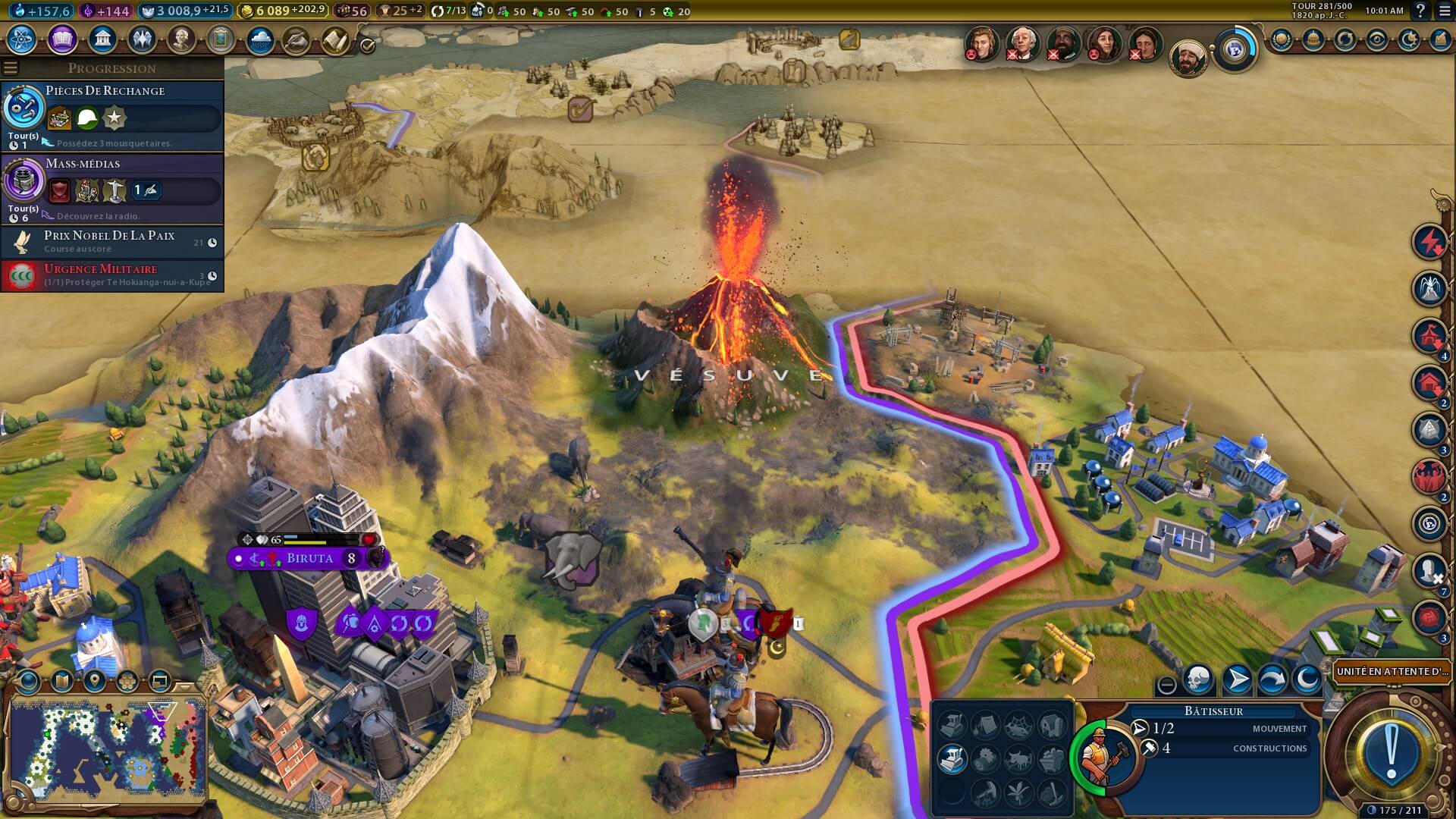Viewport: 1456px width, 819px height.
Task: Click the minimap
Action: (106, 747)
